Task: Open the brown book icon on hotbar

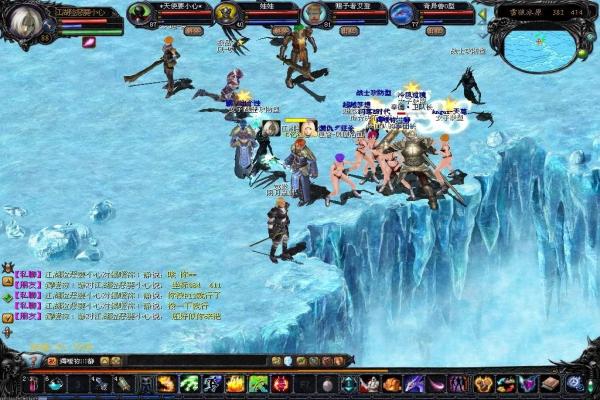Action: point(550,384)
